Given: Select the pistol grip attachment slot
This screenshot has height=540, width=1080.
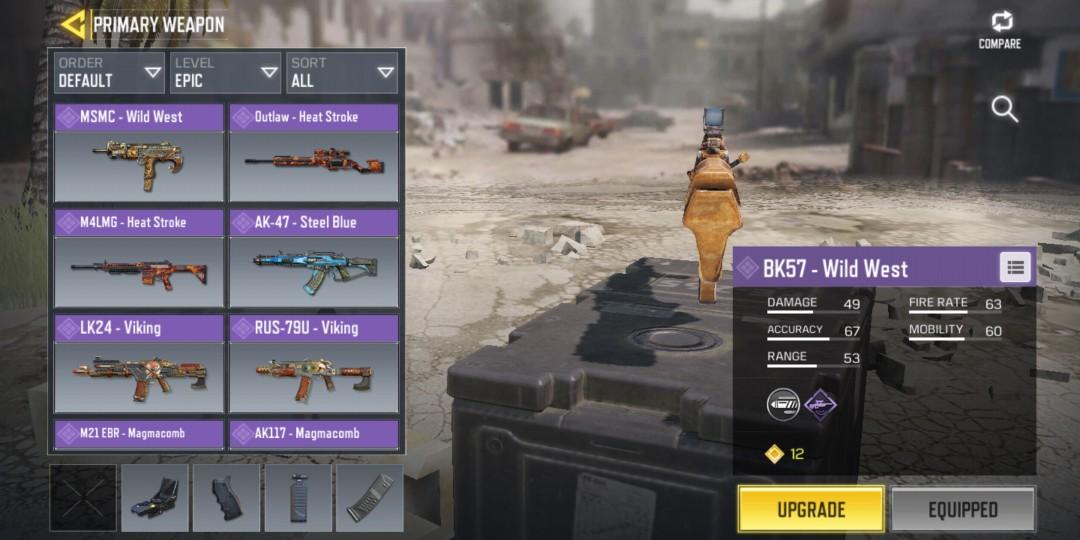Looking at the screenshot, I should [x=226, y=498].
